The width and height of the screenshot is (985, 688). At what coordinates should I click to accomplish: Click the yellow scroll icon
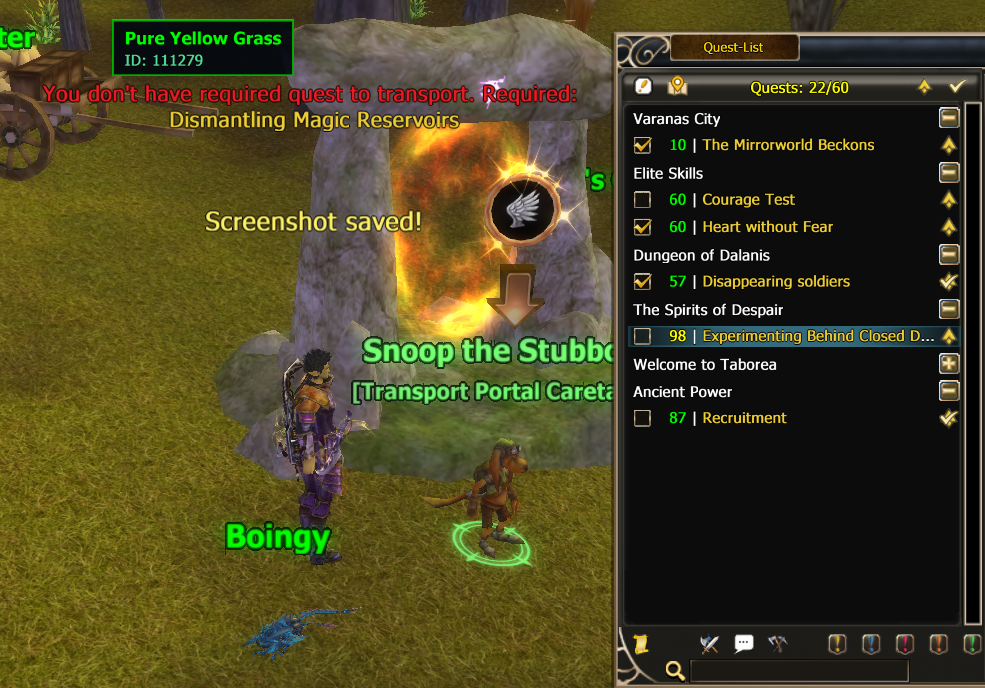coord(641,643)
